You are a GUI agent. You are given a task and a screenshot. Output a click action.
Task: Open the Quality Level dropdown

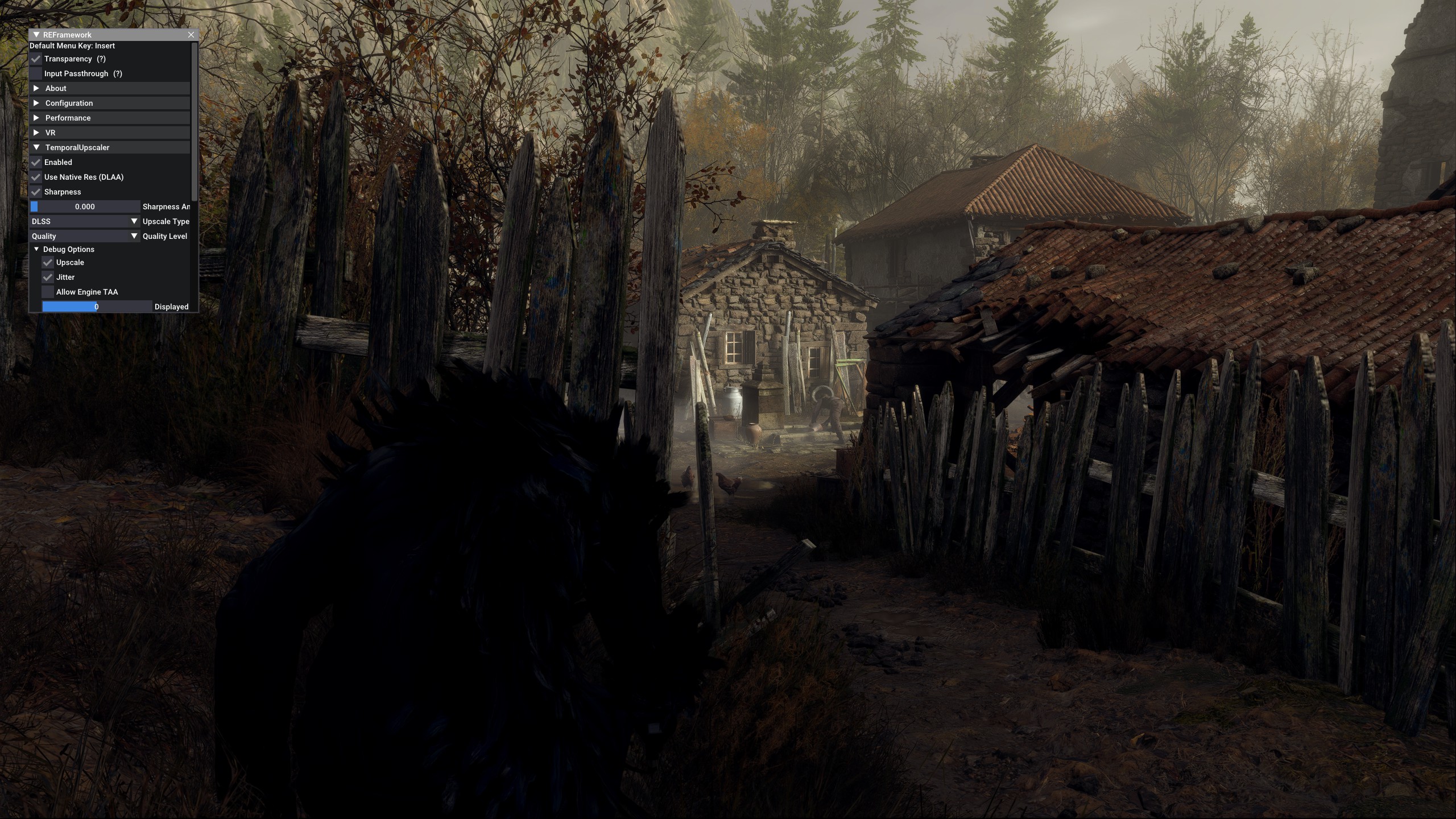[85, 236]
